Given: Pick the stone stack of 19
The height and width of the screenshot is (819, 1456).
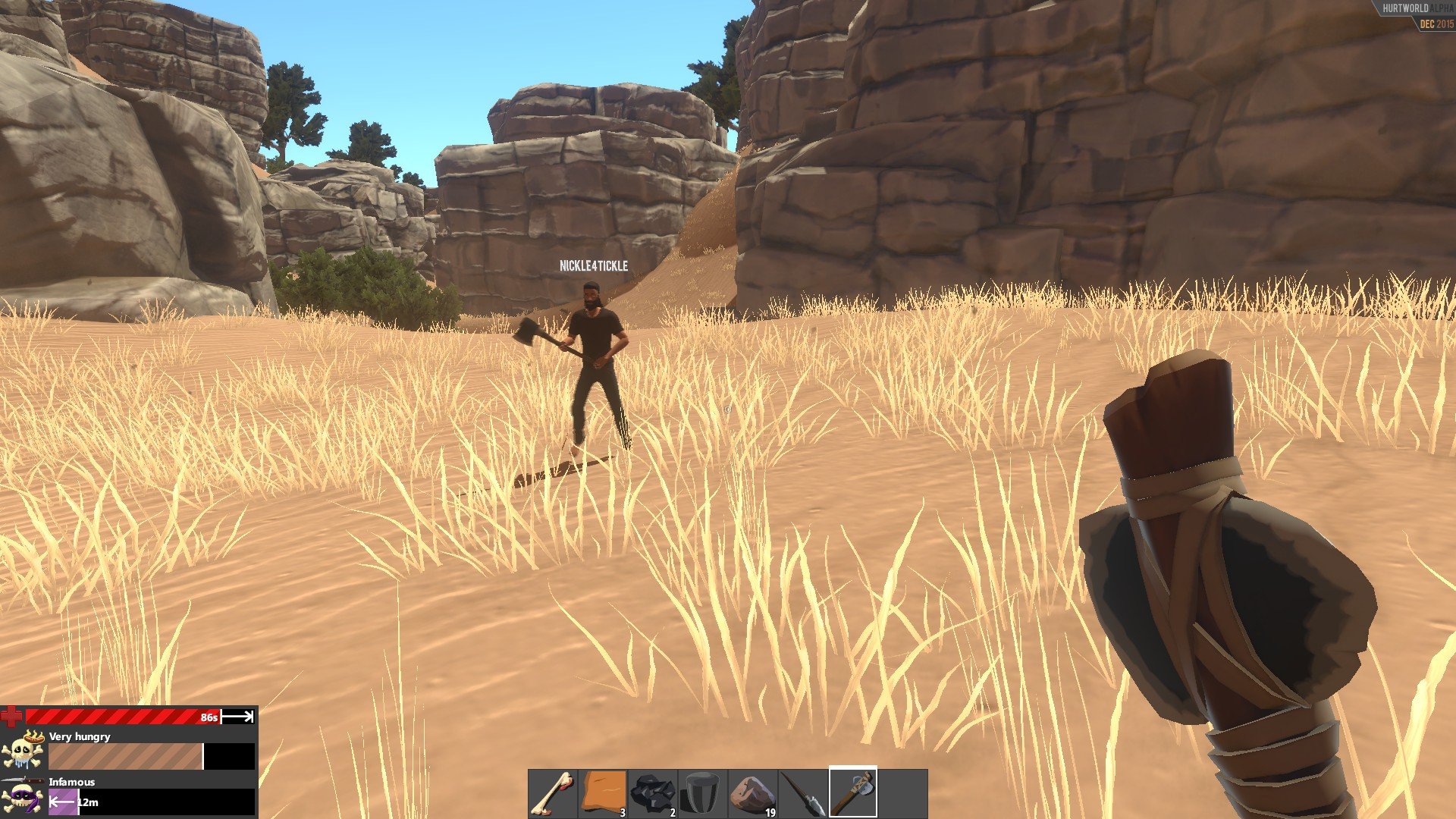Looking at the screenshot, I should [x=753, y=793].
